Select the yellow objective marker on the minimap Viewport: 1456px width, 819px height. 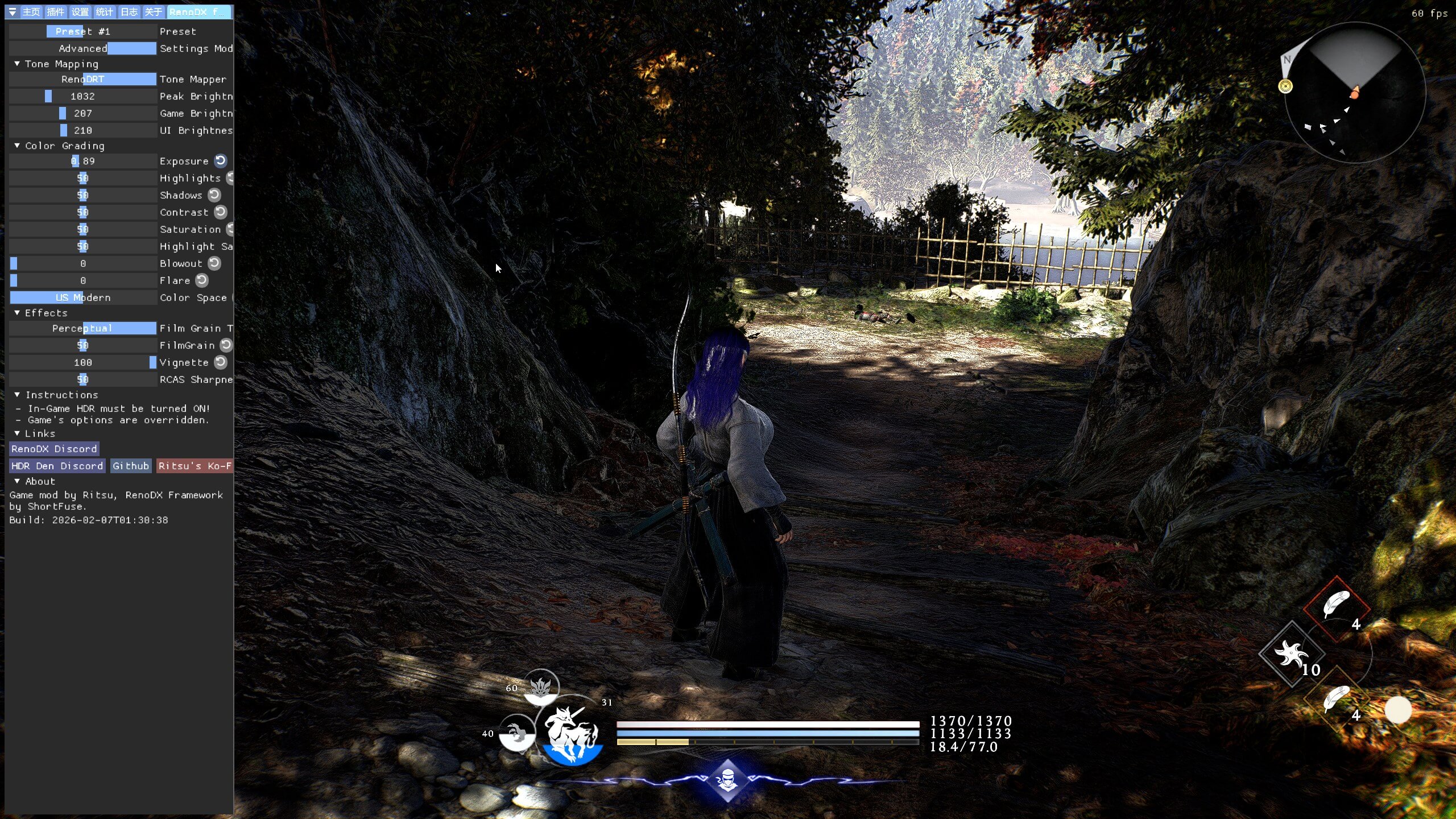coord(1285,86)
